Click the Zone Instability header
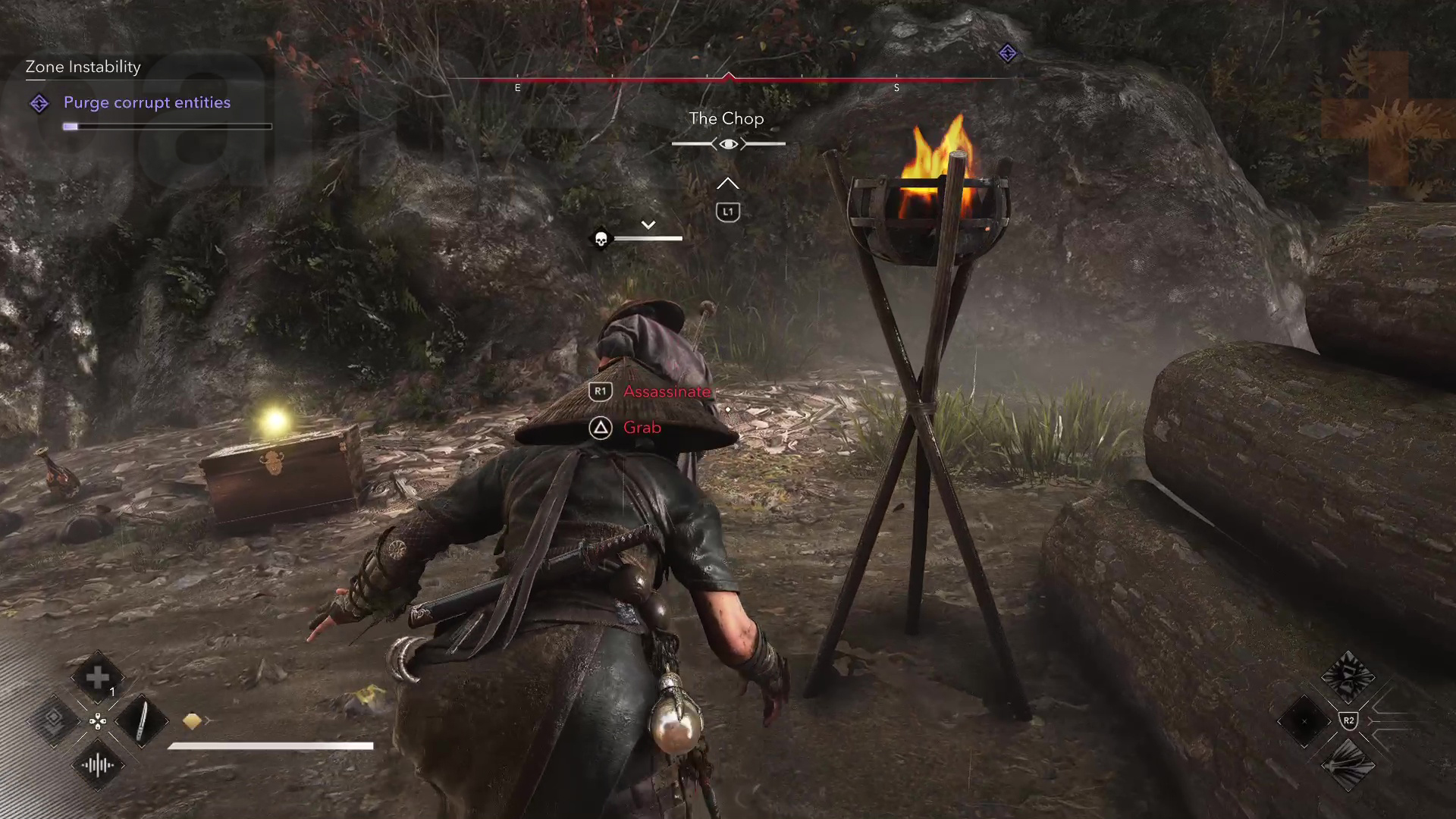Viewport: 1456px width, 819px height. pos(83,67)
